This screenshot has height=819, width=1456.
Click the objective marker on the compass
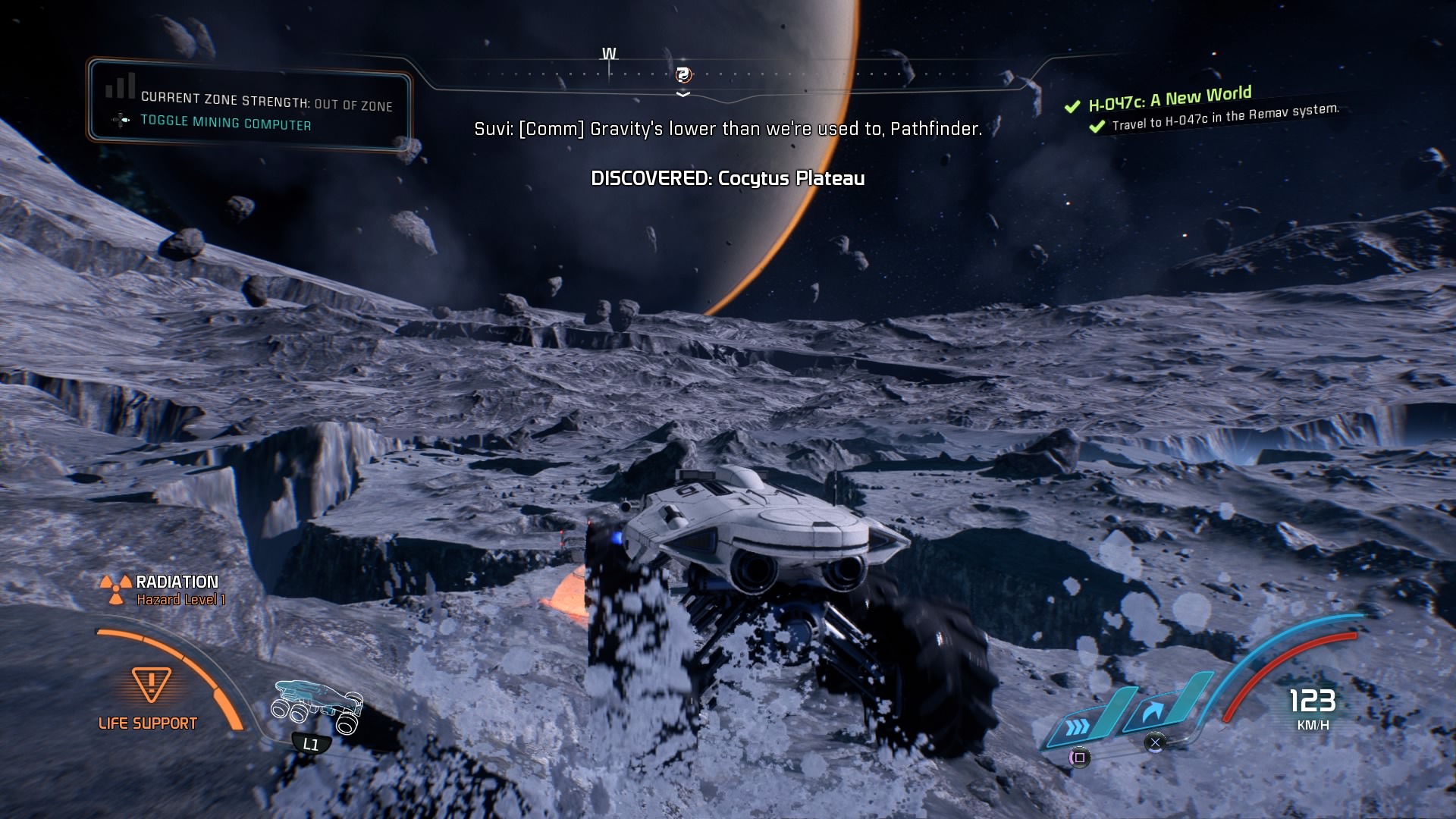tap(682, 74)
